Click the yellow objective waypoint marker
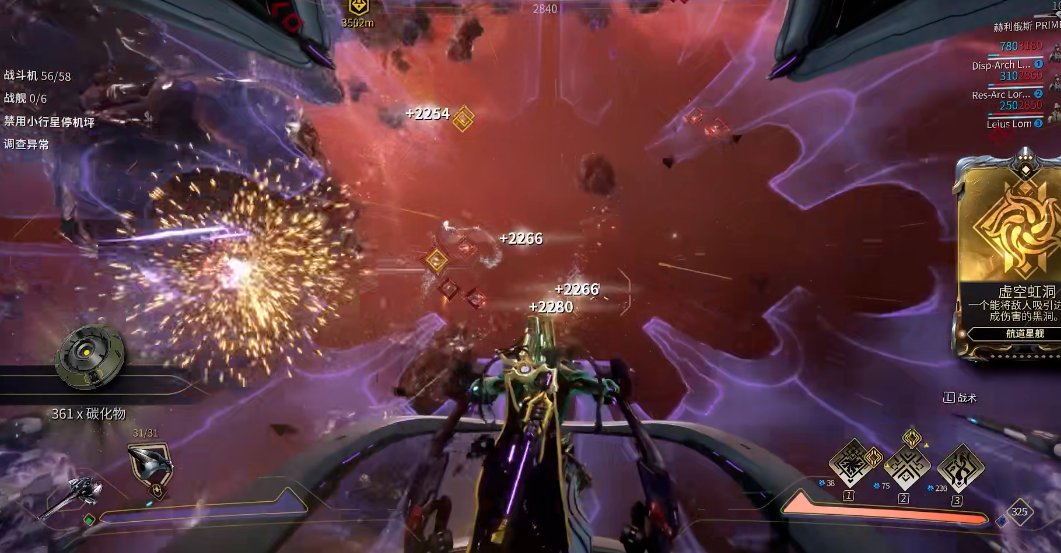Screen dimensions: 1061x553 (357, 8)
